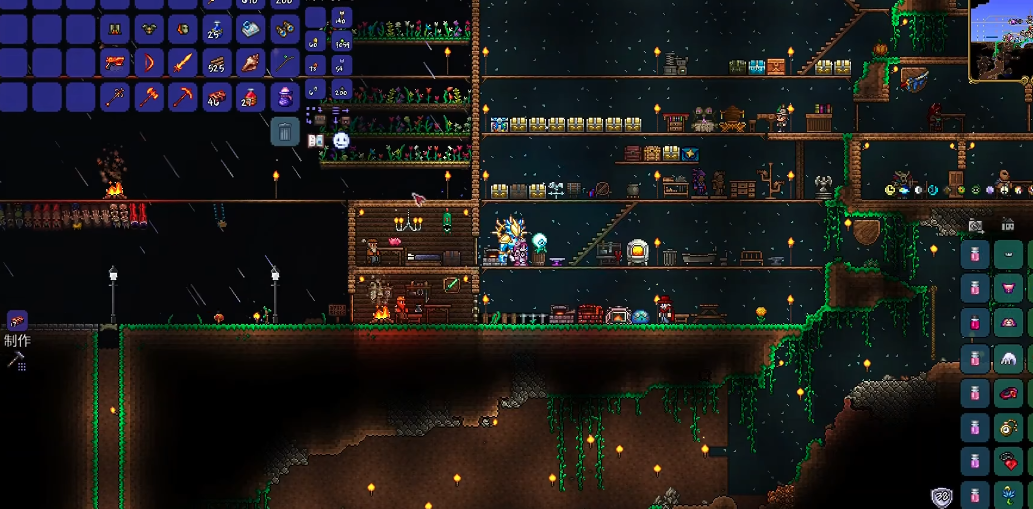The image size is (1033, 509).
Task: Select the molten fury bow
Action: coord(149,63)
